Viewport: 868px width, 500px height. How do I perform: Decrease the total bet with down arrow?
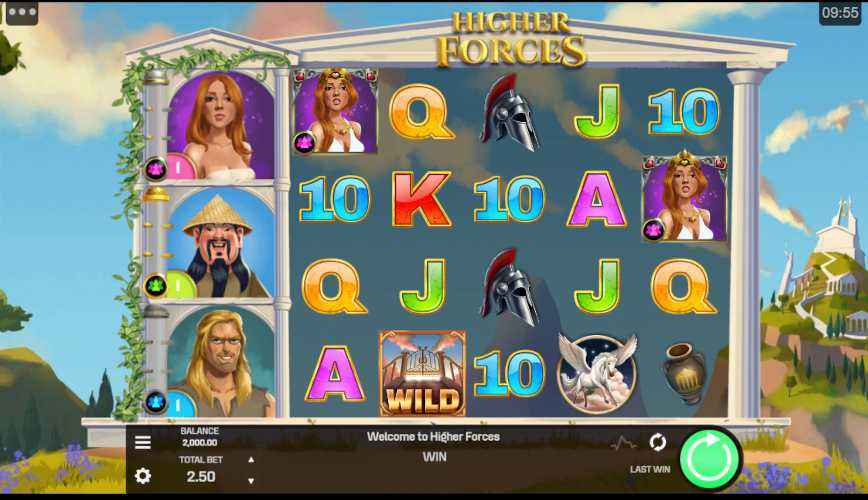(250, 481)
